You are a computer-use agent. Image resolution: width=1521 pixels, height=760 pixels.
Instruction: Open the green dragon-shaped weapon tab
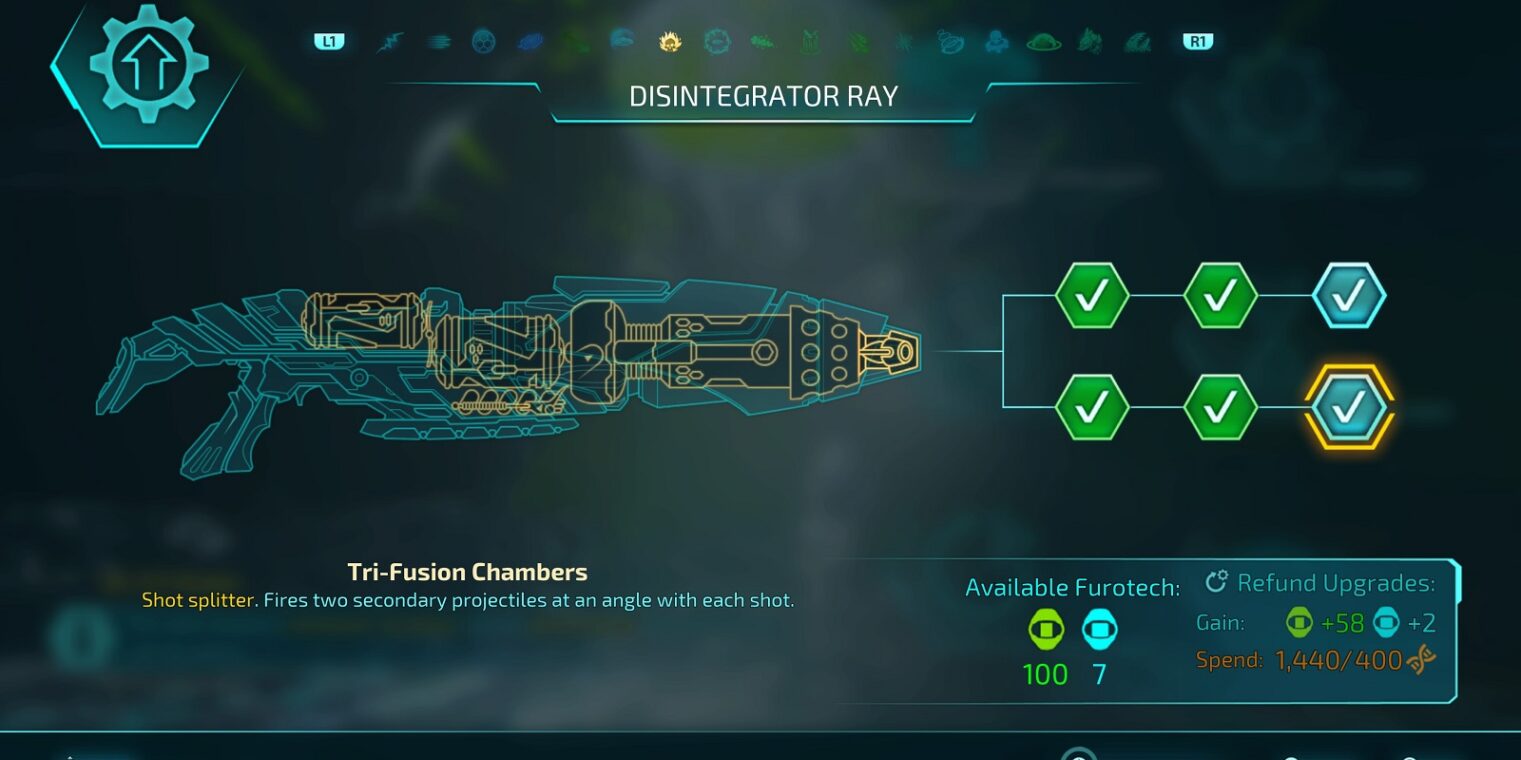coord(1090,42)
